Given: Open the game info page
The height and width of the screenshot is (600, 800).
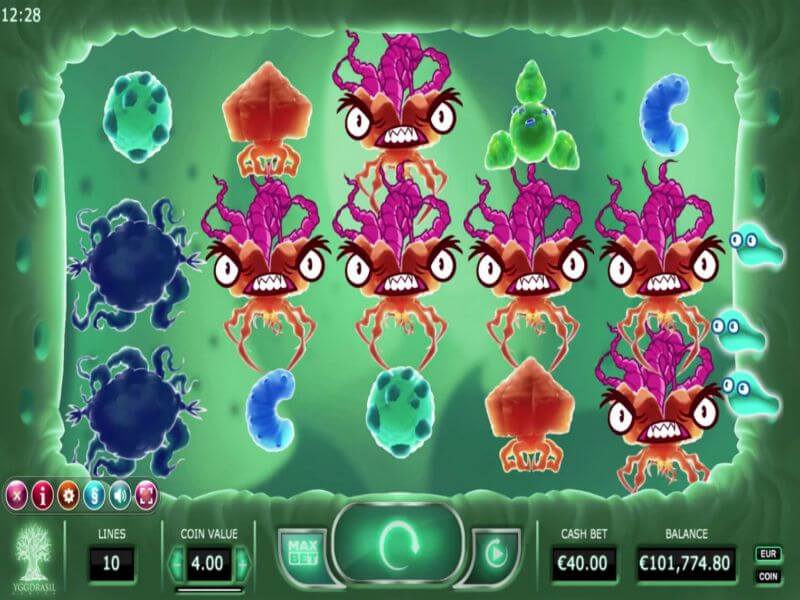Looking at the screenshot, I should [x=42, y=493].
